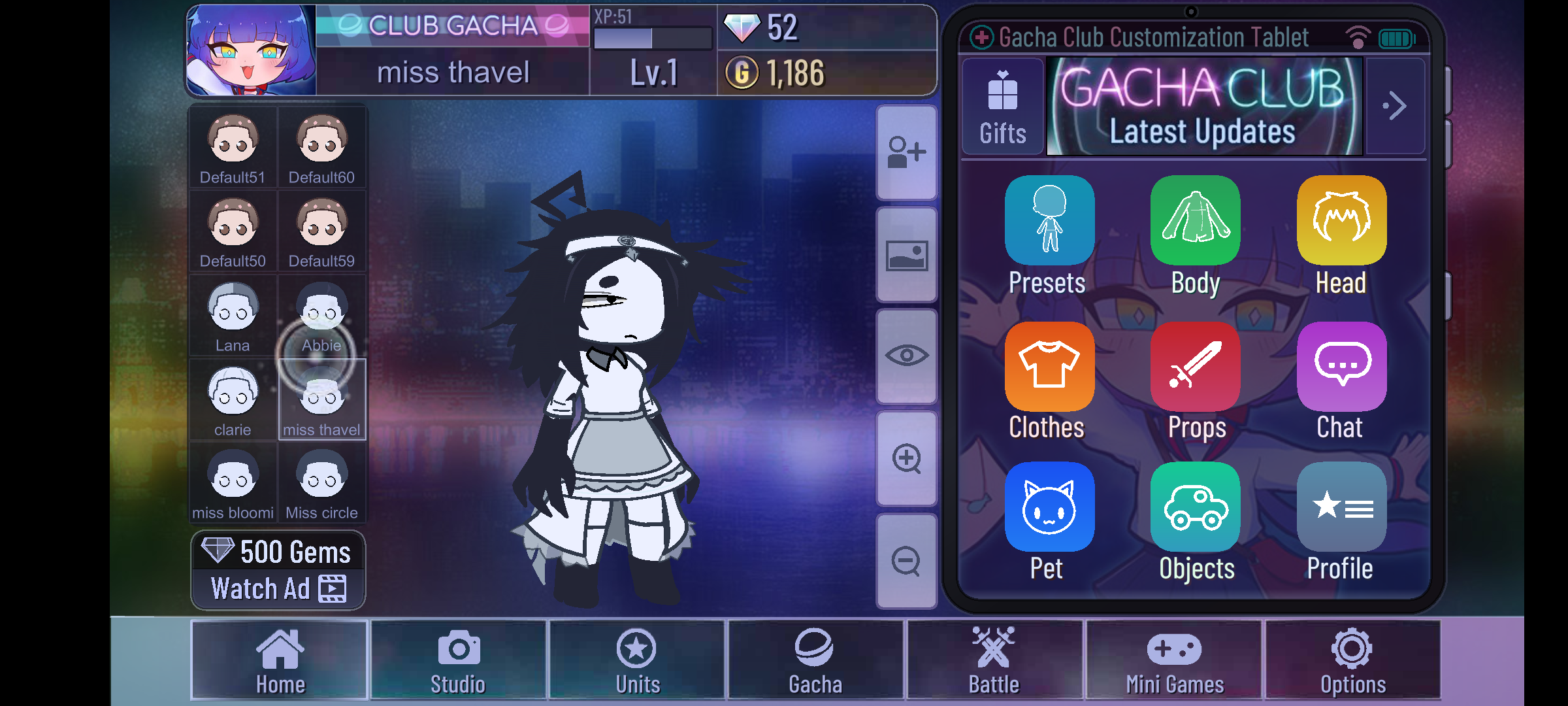Viewport: 1568px width, 706px height.
Task: Choose the Props sword icon
Action: (x=1195, y=366)
